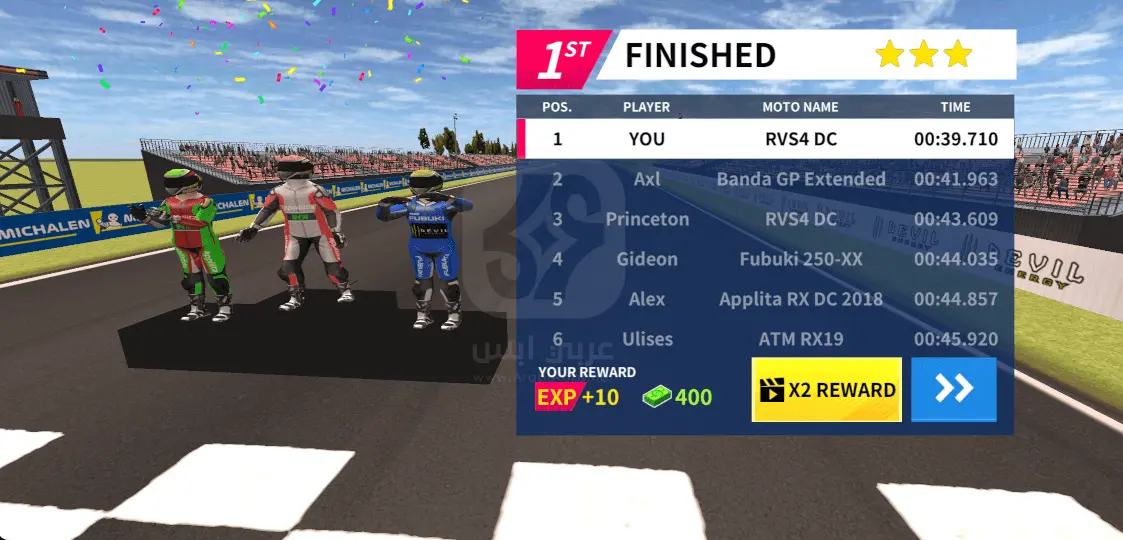Continue with the blue double-arrow button
The image size is (1123, 540).
tap(953, 390)
